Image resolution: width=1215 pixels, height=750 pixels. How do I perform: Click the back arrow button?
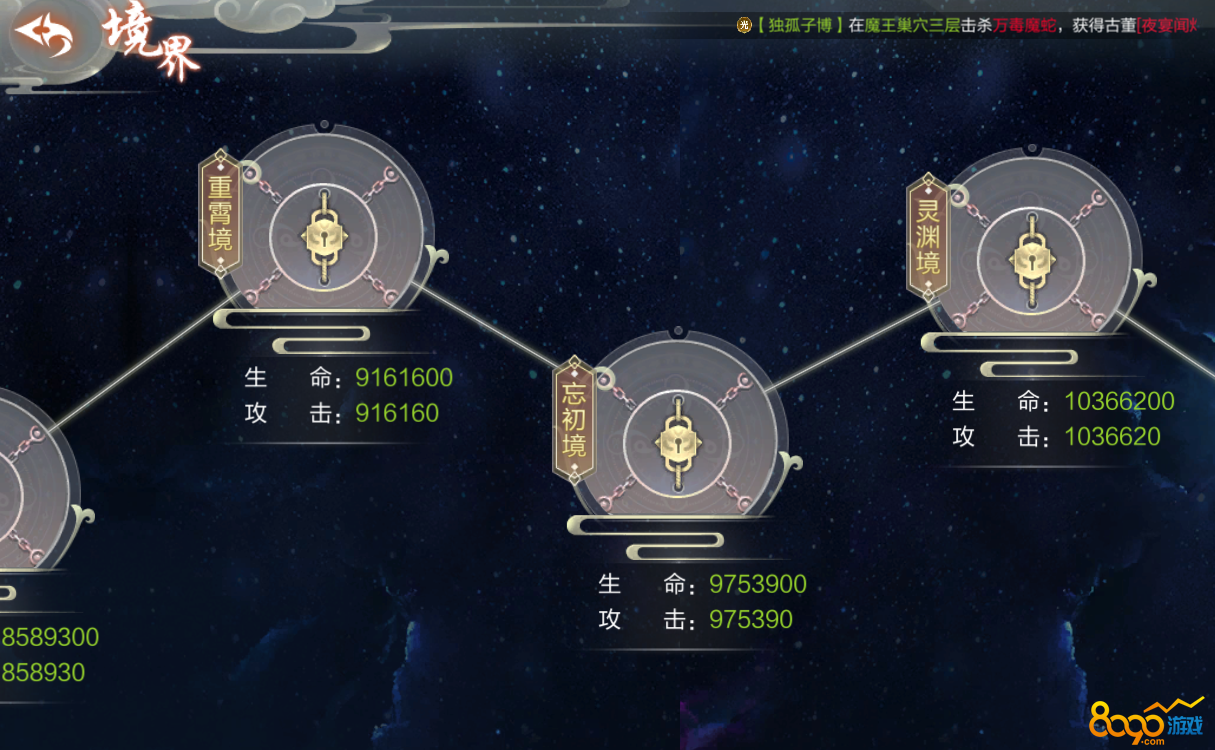pyautogui.click(x=43, y=37)
